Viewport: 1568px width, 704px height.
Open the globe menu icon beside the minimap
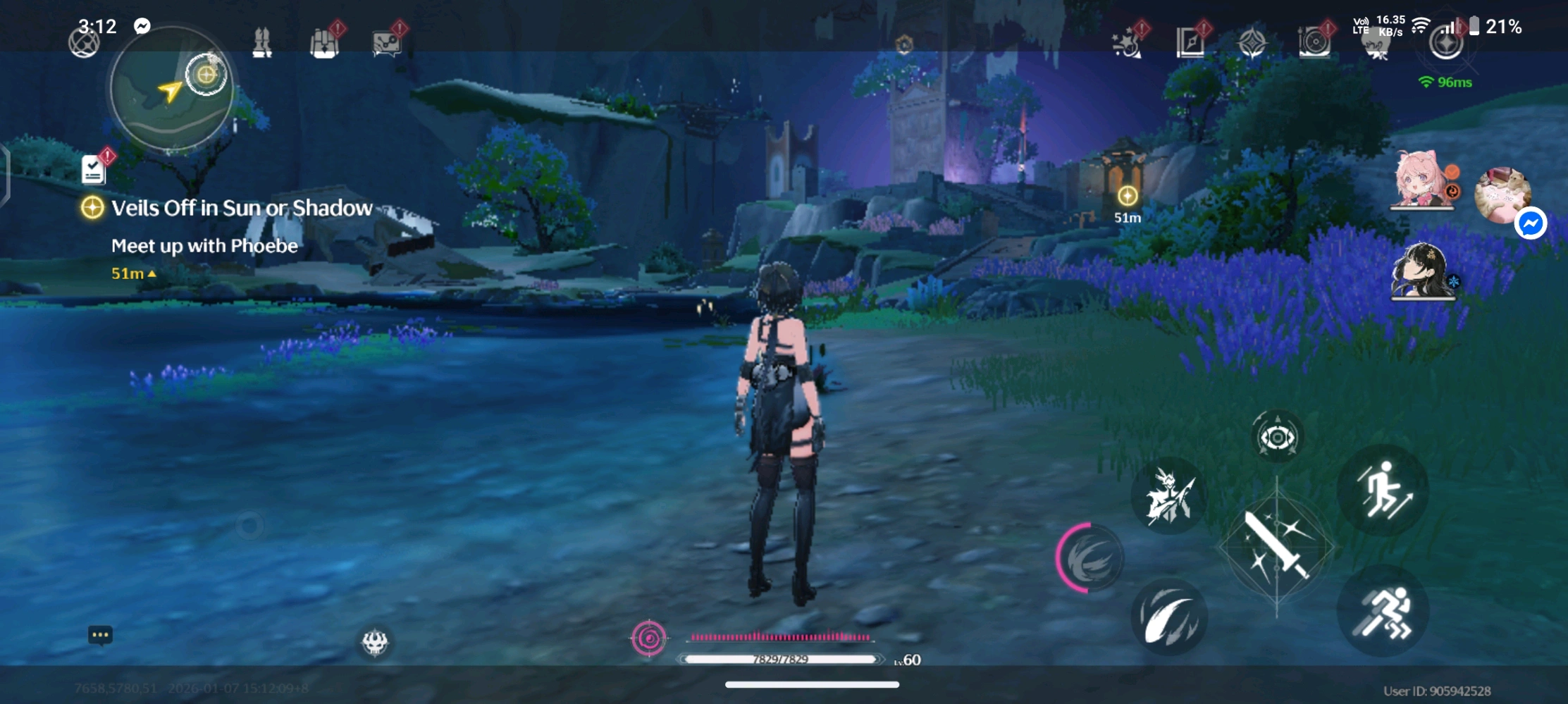click(84, 44)
